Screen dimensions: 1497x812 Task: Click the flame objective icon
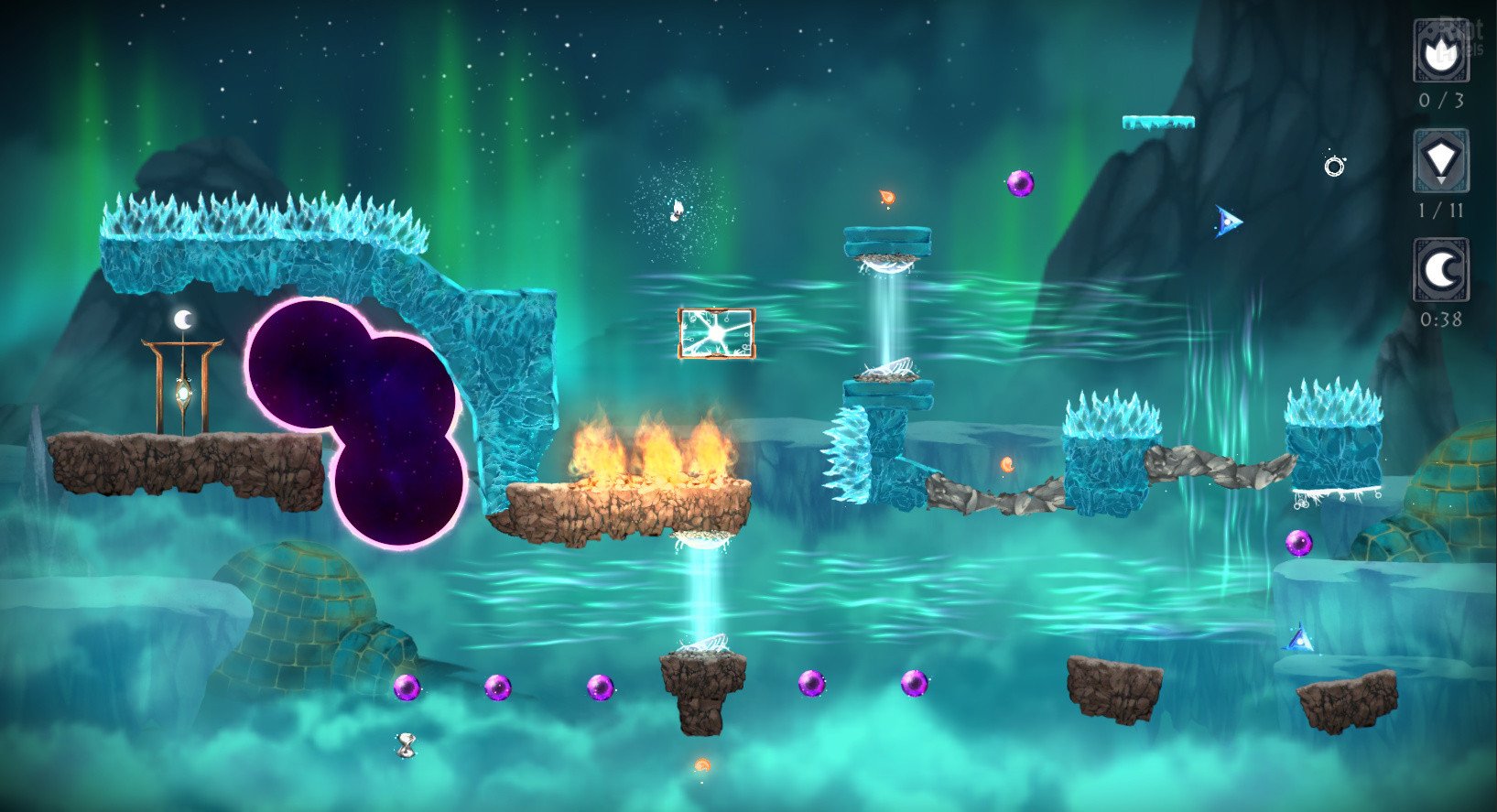pyautogui.click(x=1441, y=53)
